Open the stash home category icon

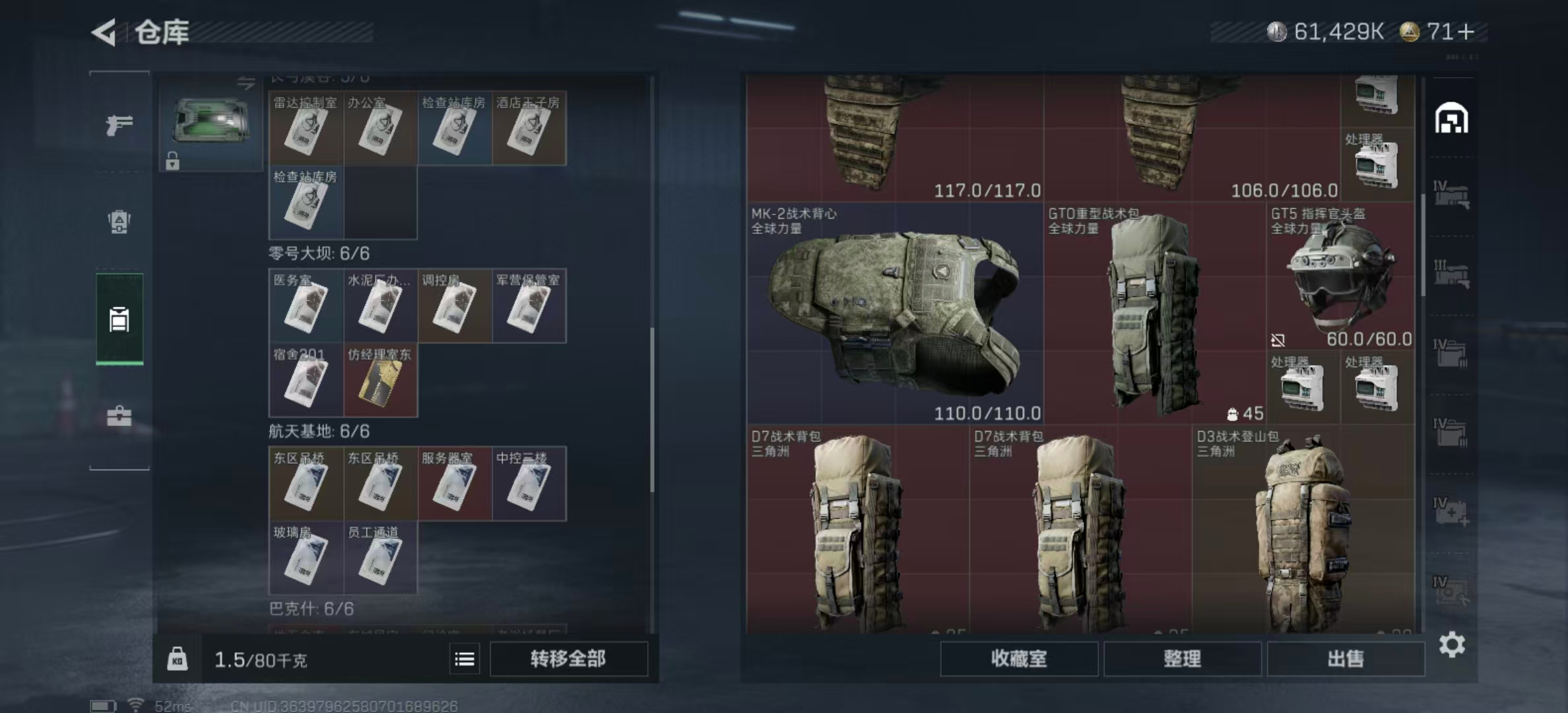point(1451,119)
